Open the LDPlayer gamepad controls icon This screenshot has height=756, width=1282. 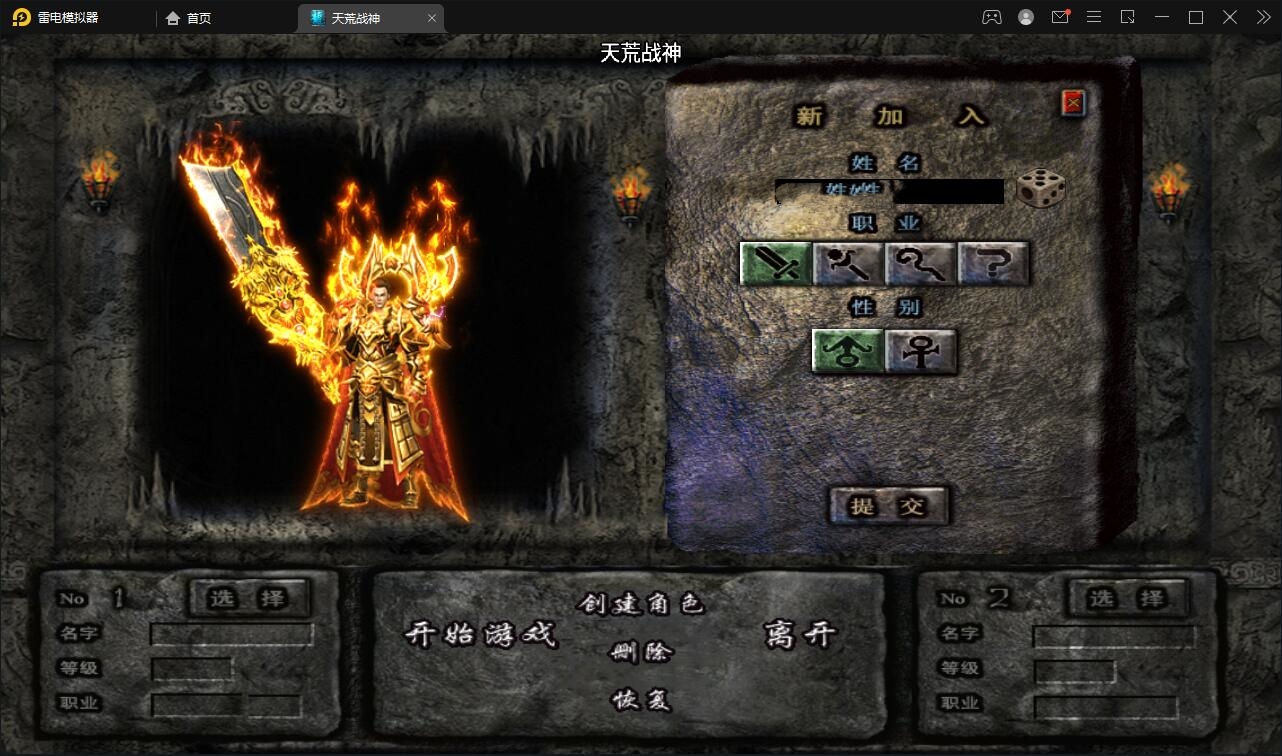tap(992, 17)
